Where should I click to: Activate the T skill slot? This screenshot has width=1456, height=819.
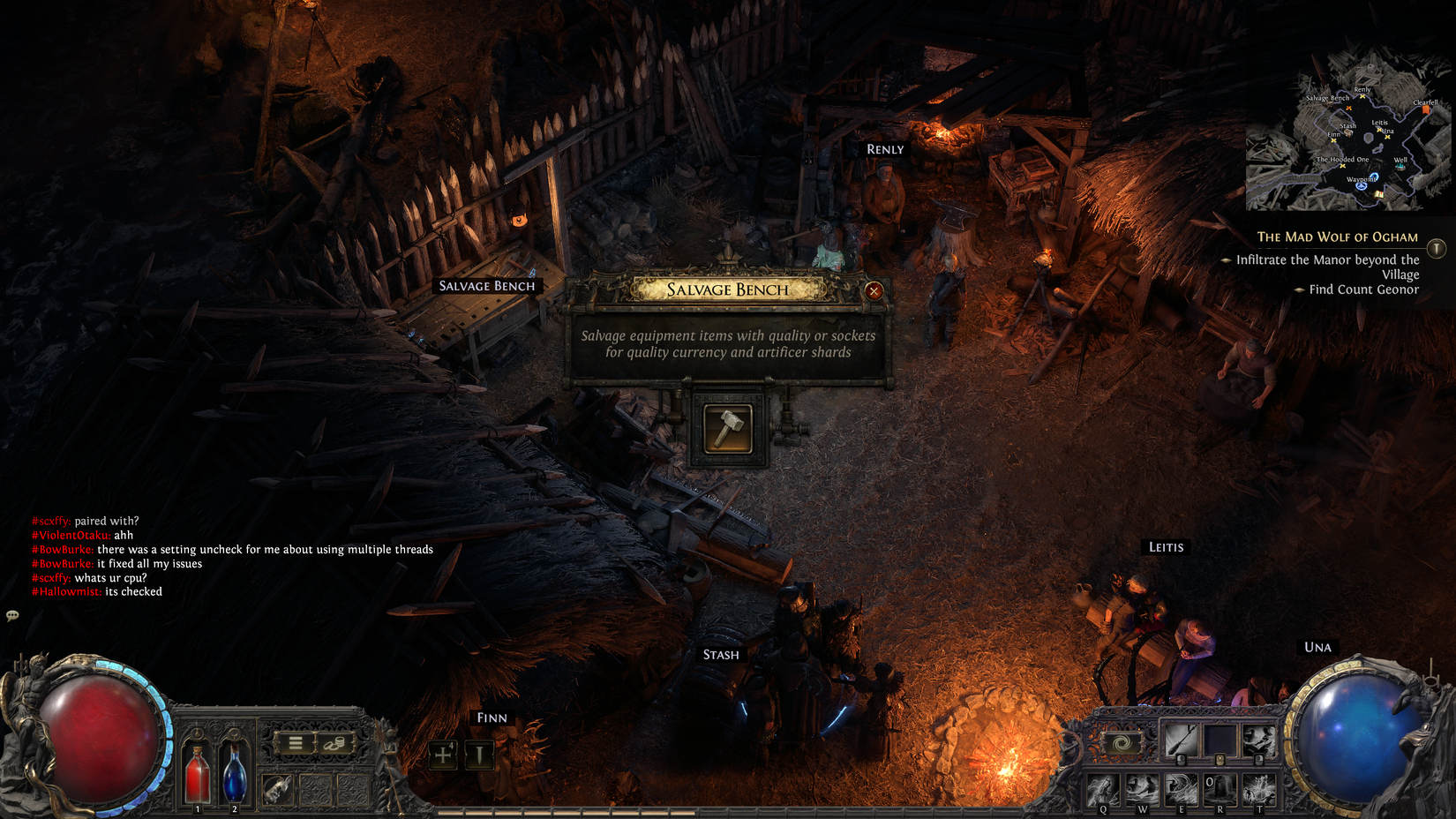point(1258,788)
